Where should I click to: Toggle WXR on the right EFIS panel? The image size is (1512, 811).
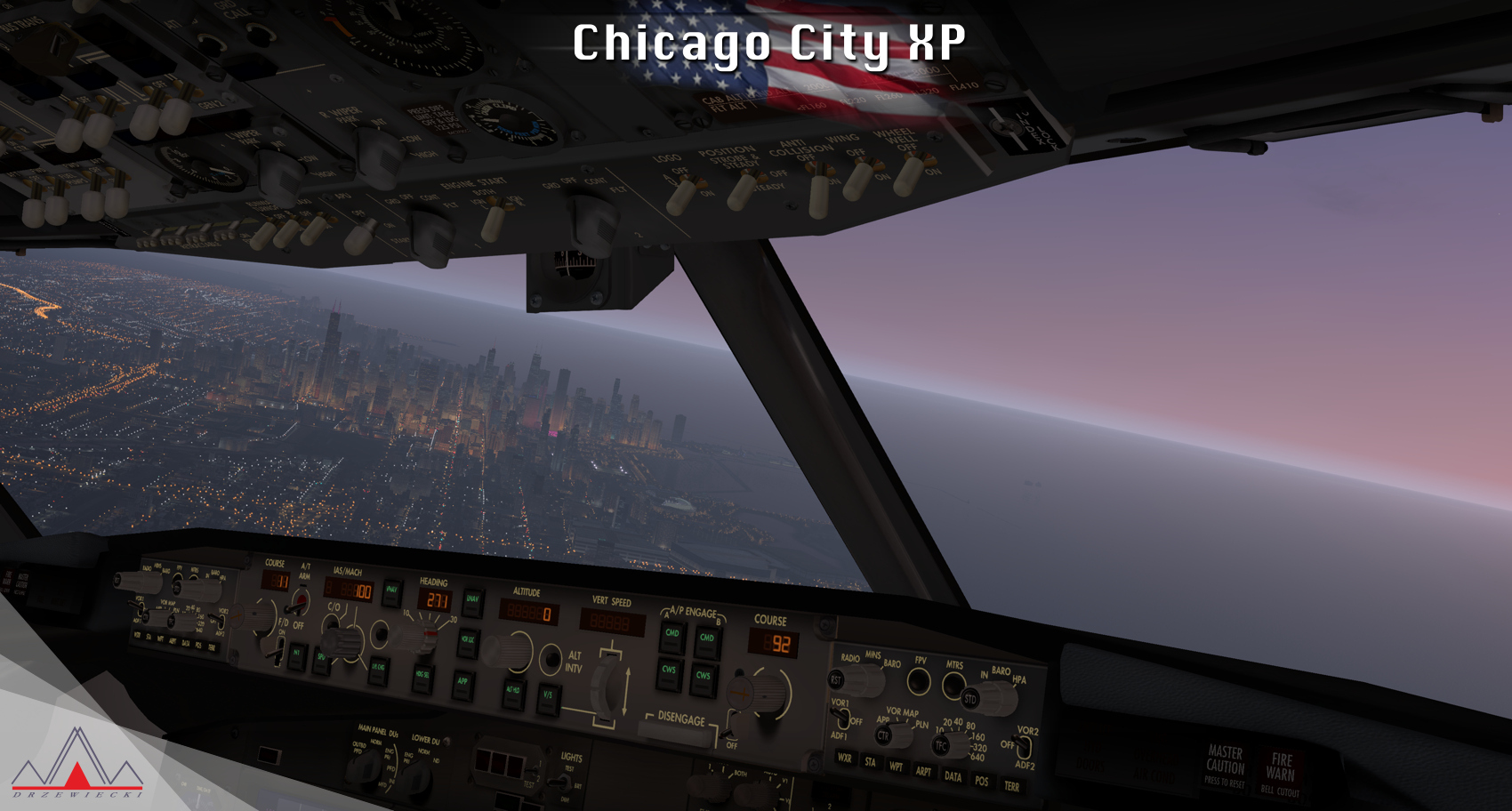click(844, 759)
